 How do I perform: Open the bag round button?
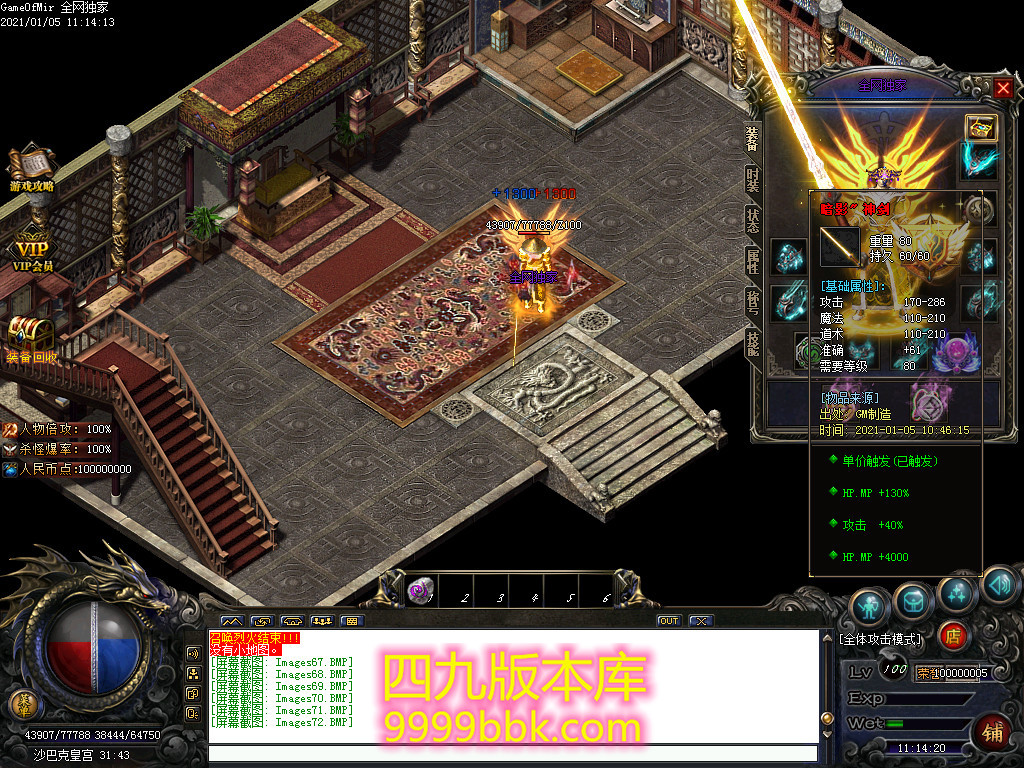[x=912, y=599]
